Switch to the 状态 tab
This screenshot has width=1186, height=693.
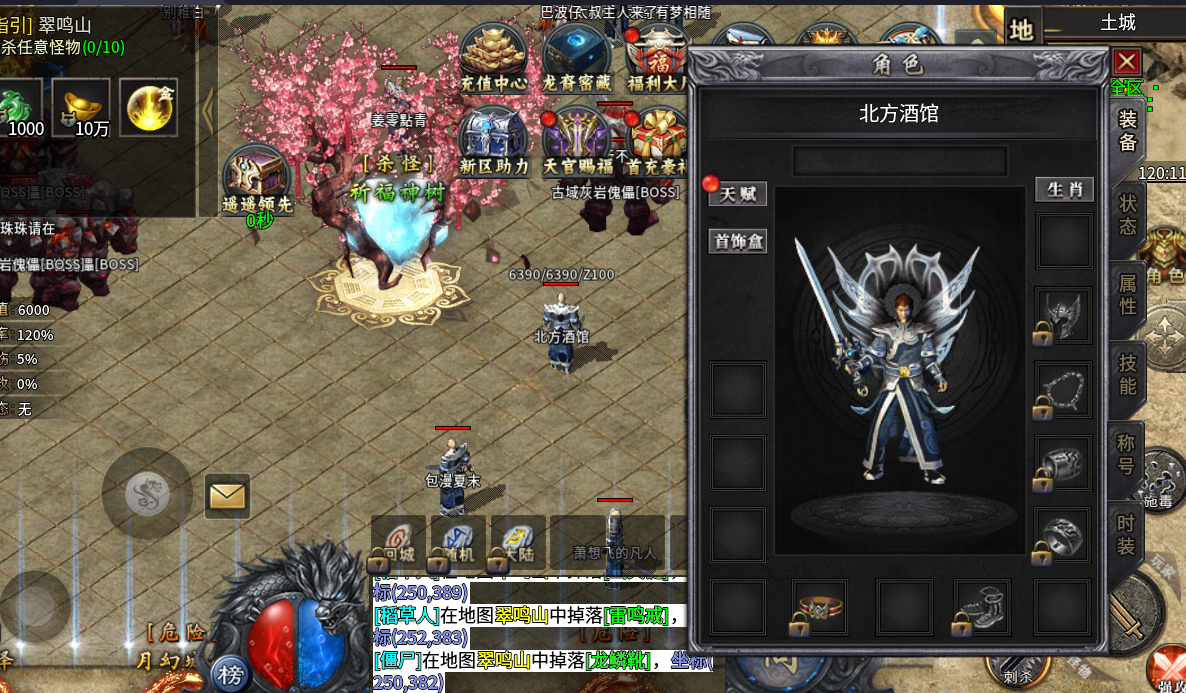(1127, 214)
